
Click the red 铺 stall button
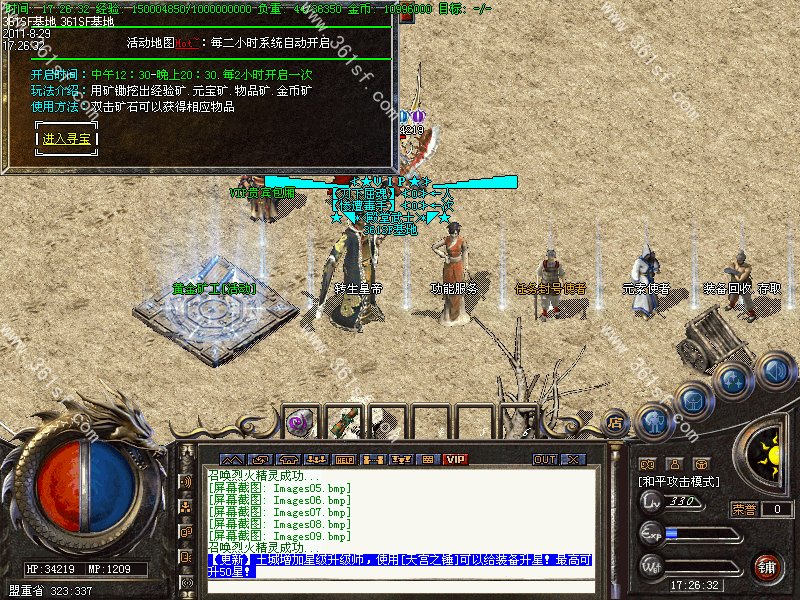[x=767, y=568]
